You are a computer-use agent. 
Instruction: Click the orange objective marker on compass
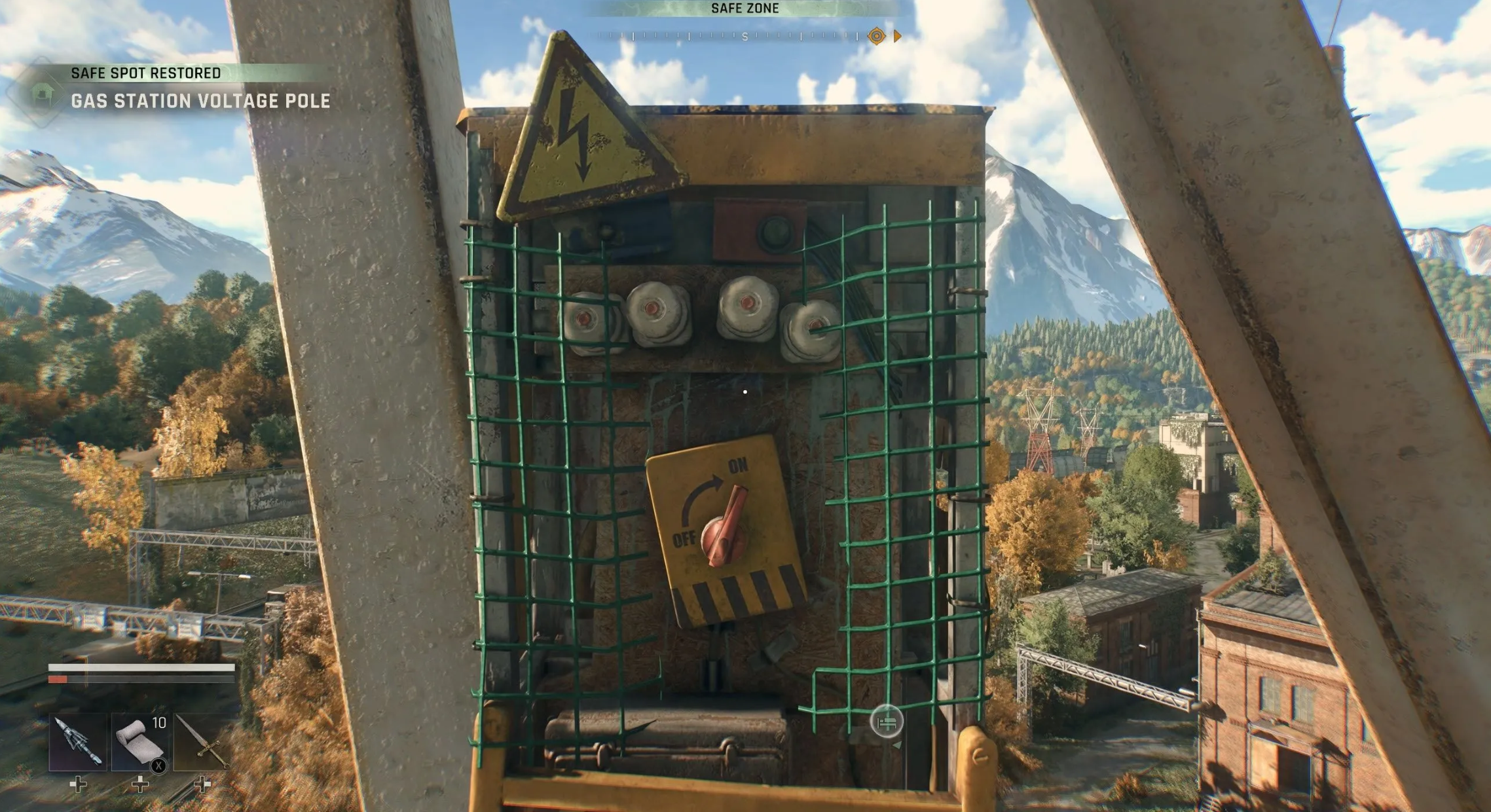point(876,36)
